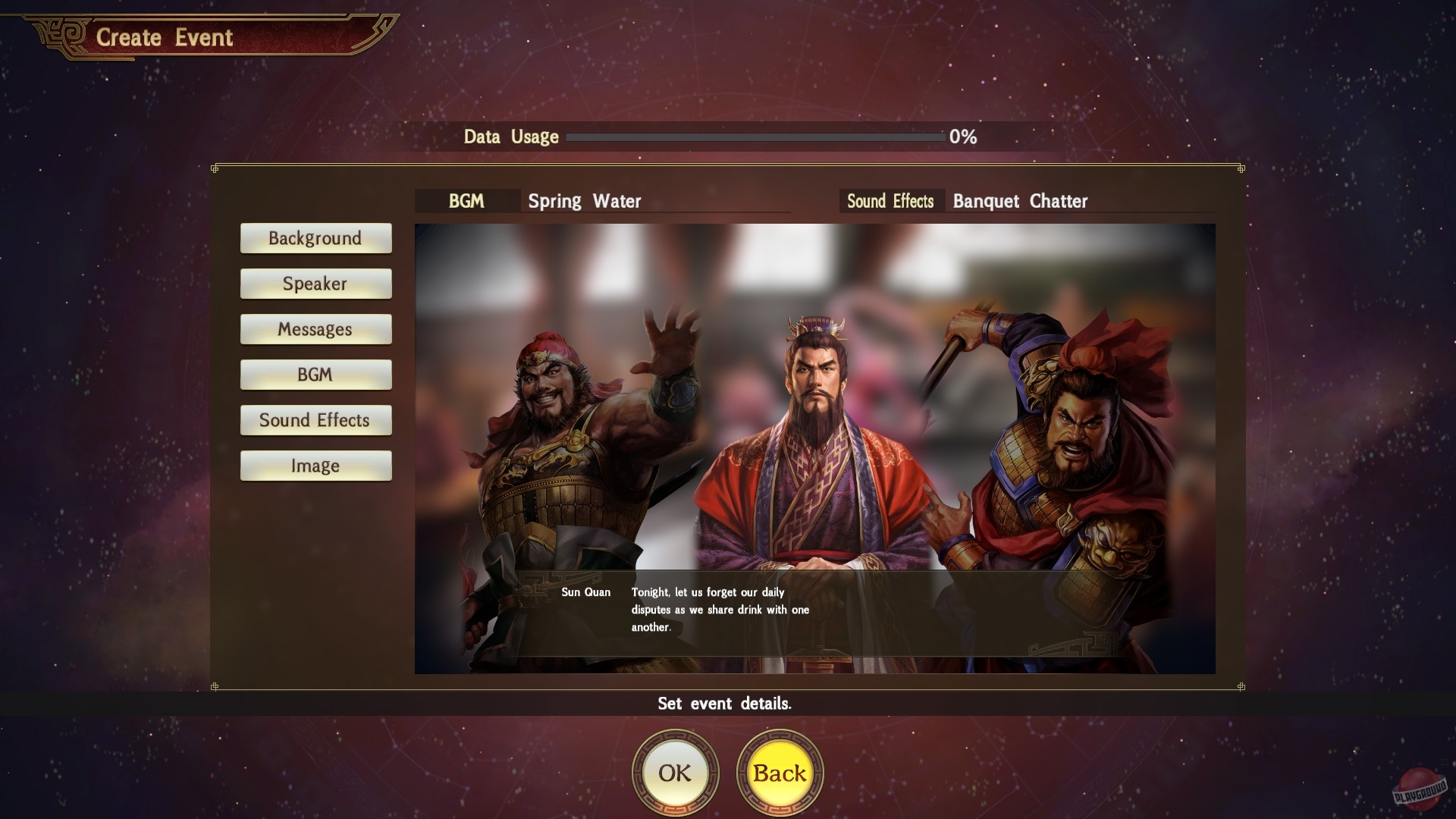The height and width of the screenshot is (819, 1456).
Task: Return to previous screen with Back
Action: point(781,772)
